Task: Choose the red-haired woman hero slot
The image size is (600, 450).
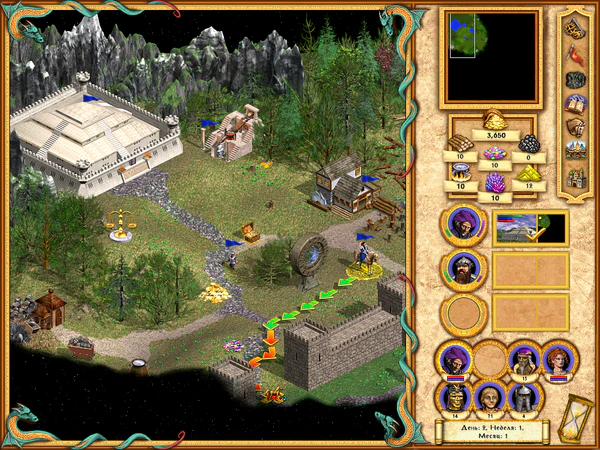Action: click(558, 359)
